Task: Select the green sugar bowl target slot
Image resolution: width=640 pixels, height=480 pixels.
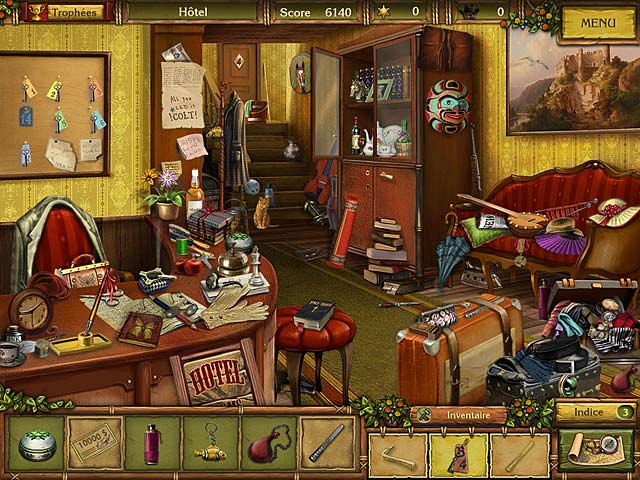Action: click(37, 443)
